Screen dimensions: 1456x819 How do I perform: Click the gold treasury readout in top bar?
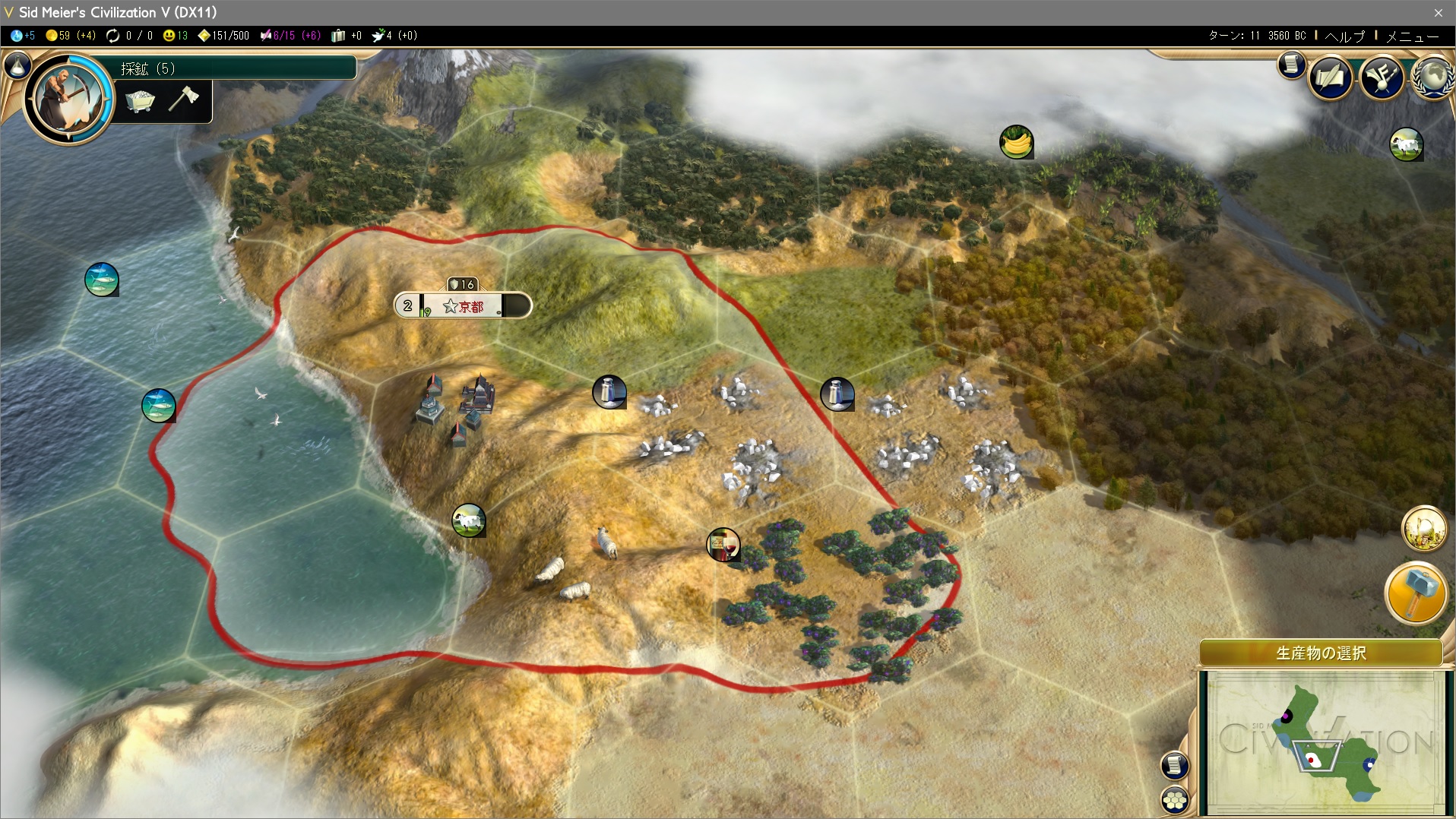[x=70, y=36]
